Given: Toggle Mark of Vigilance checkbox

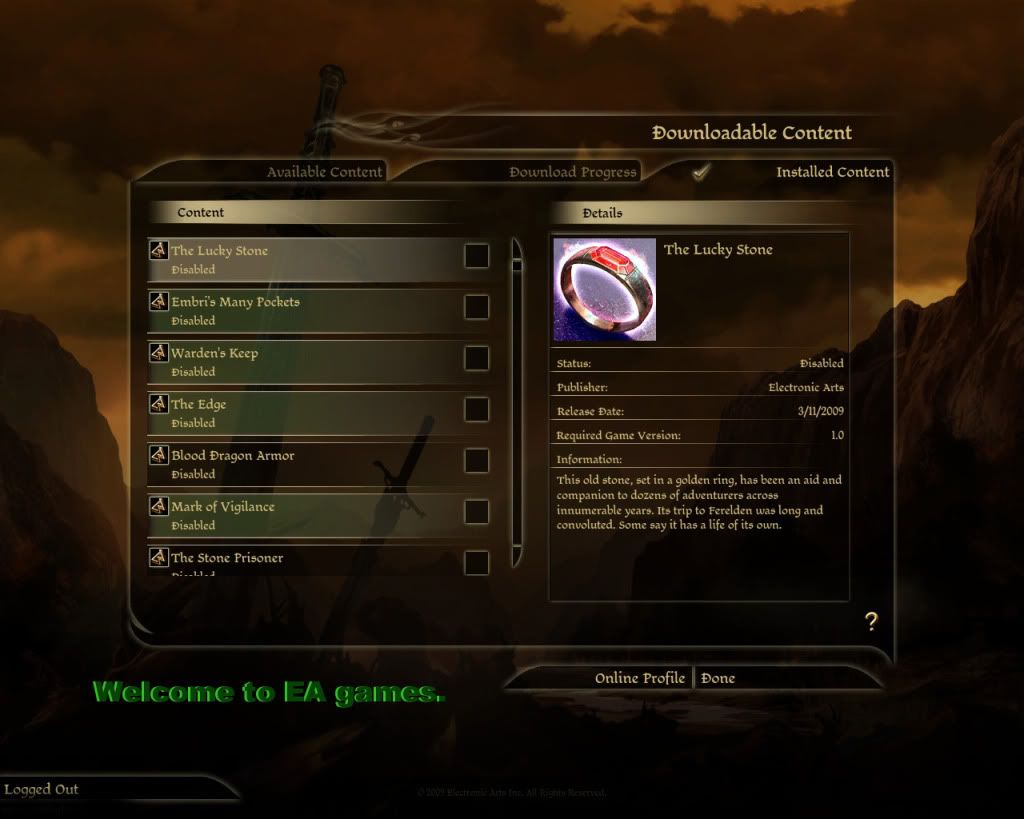Looking at the screenshot, I should point(477,512).
